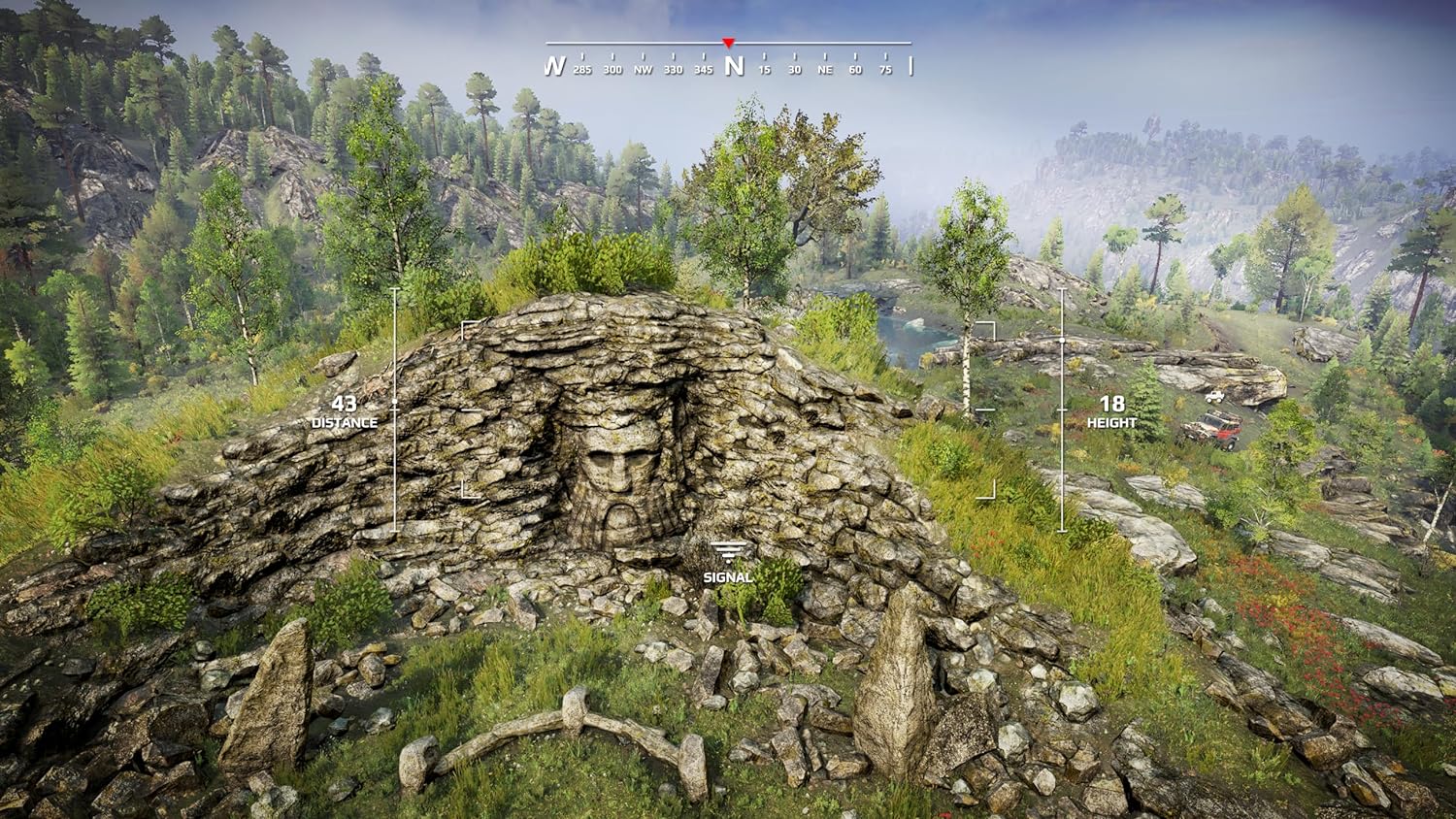Screen dimensions: 1456x819
Task: Click the white vehicle marker icon
Action: coord(1213,397)
